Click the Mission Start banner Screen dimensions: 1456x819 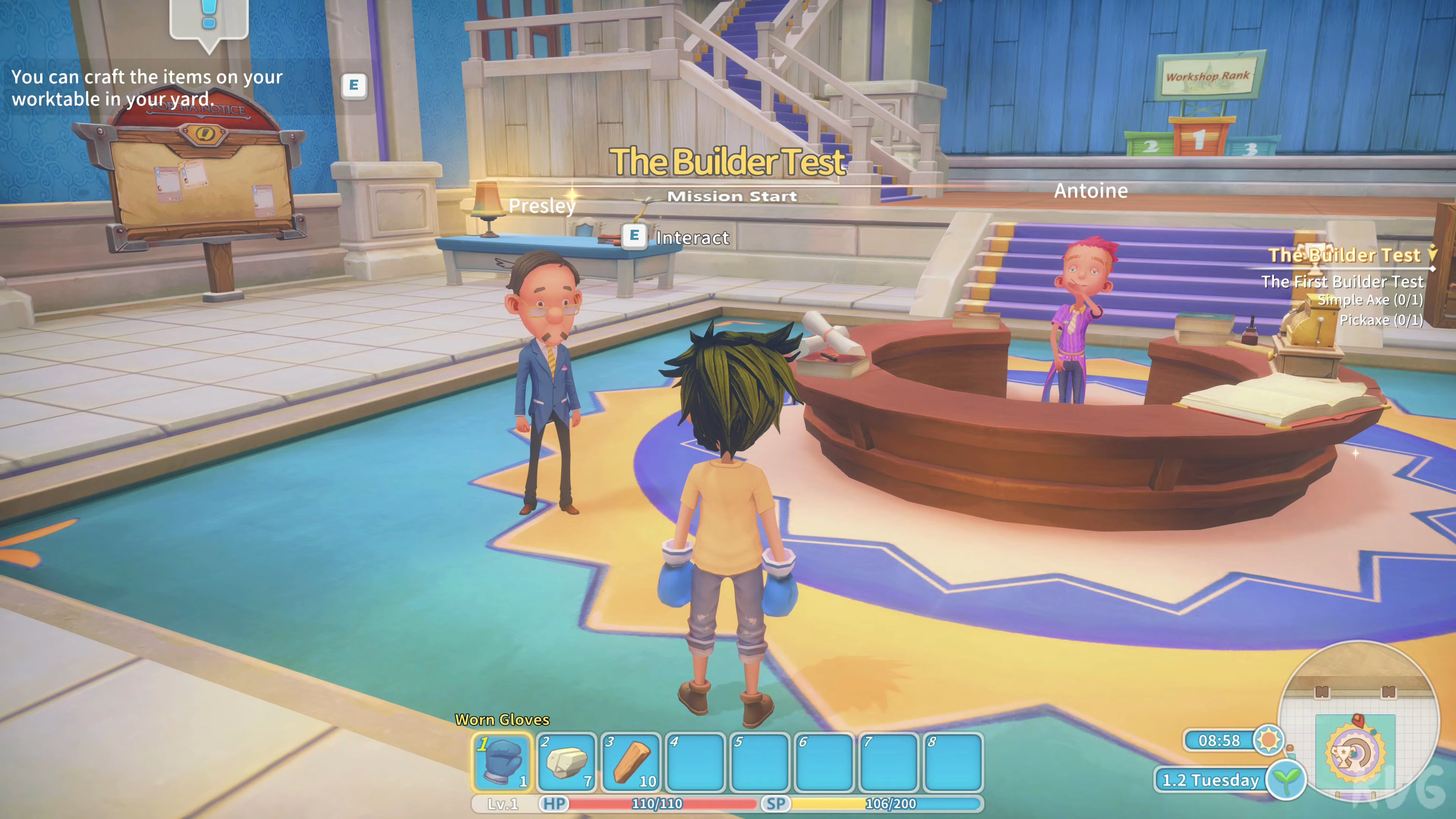(x=733, y=196)
